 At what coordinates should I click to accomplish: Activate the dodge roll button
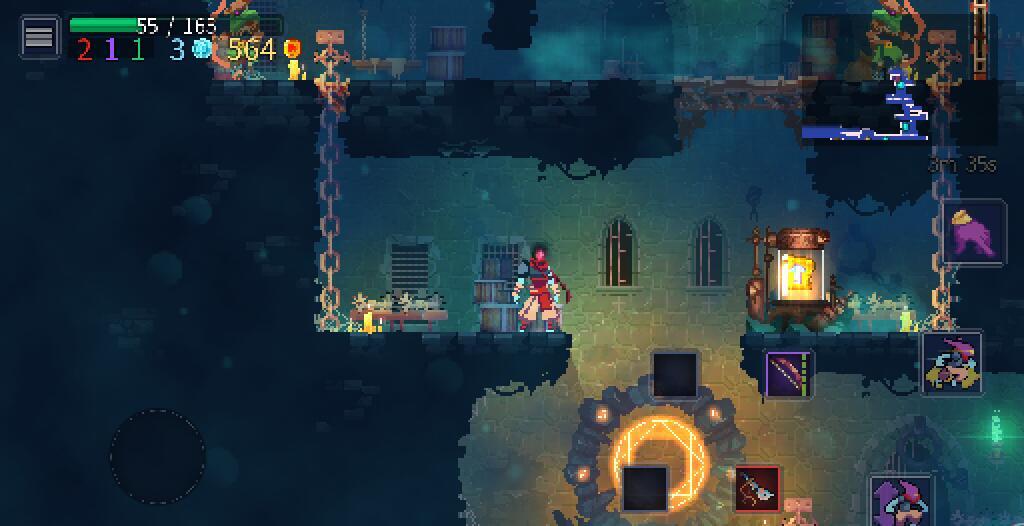tap(951, 363)
